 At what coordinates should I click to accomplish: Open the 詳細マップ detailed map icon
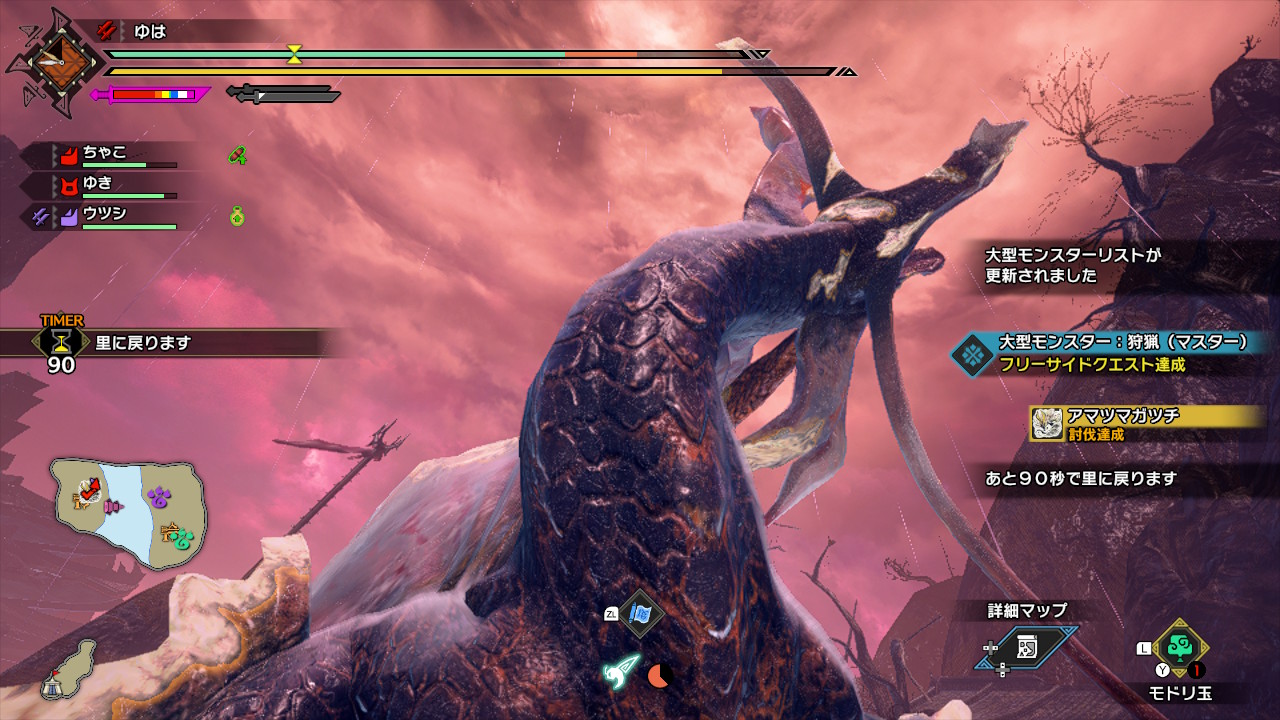point(1027,647)
